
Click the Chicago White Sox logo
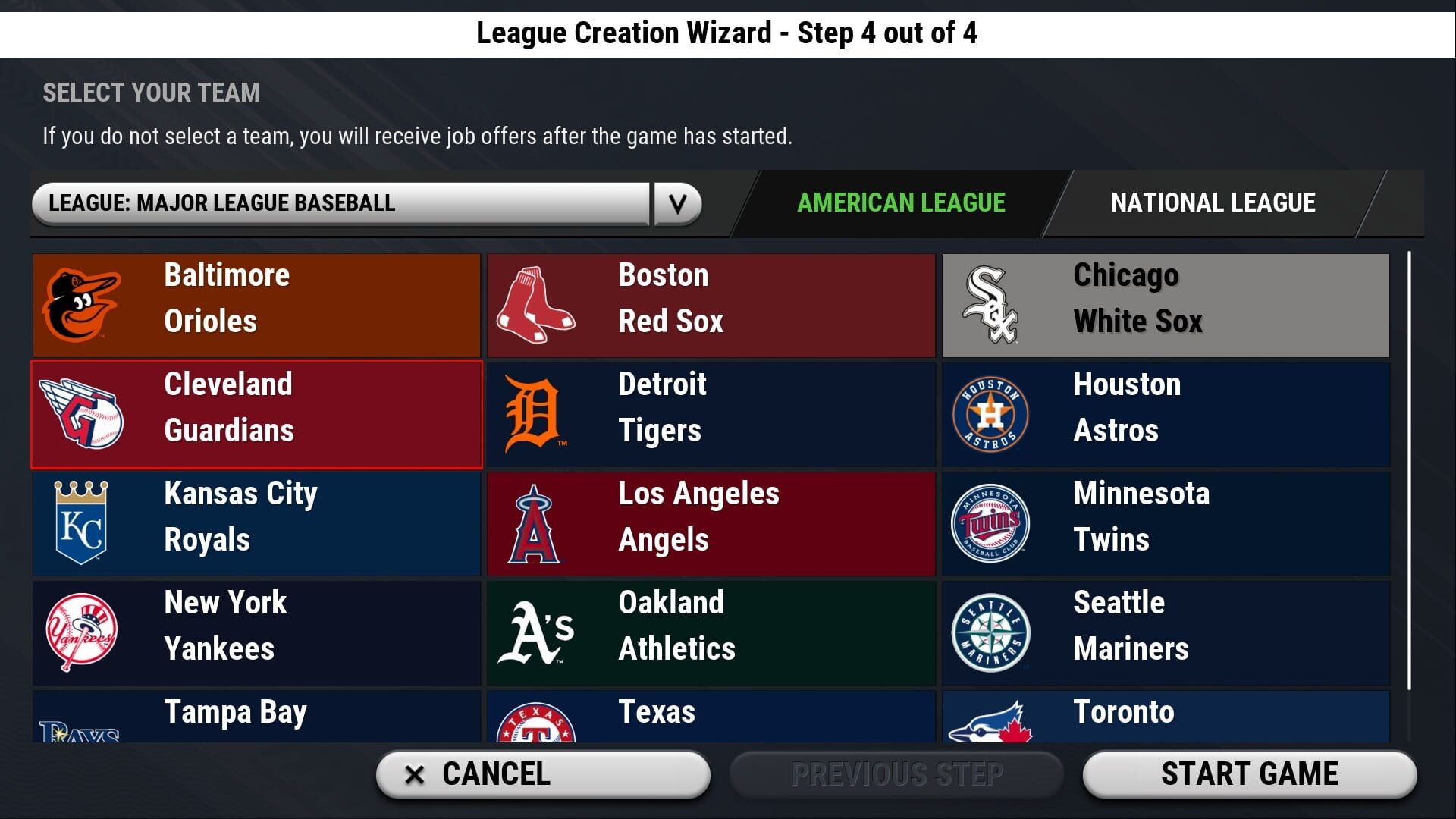click(x=993, y=305)
